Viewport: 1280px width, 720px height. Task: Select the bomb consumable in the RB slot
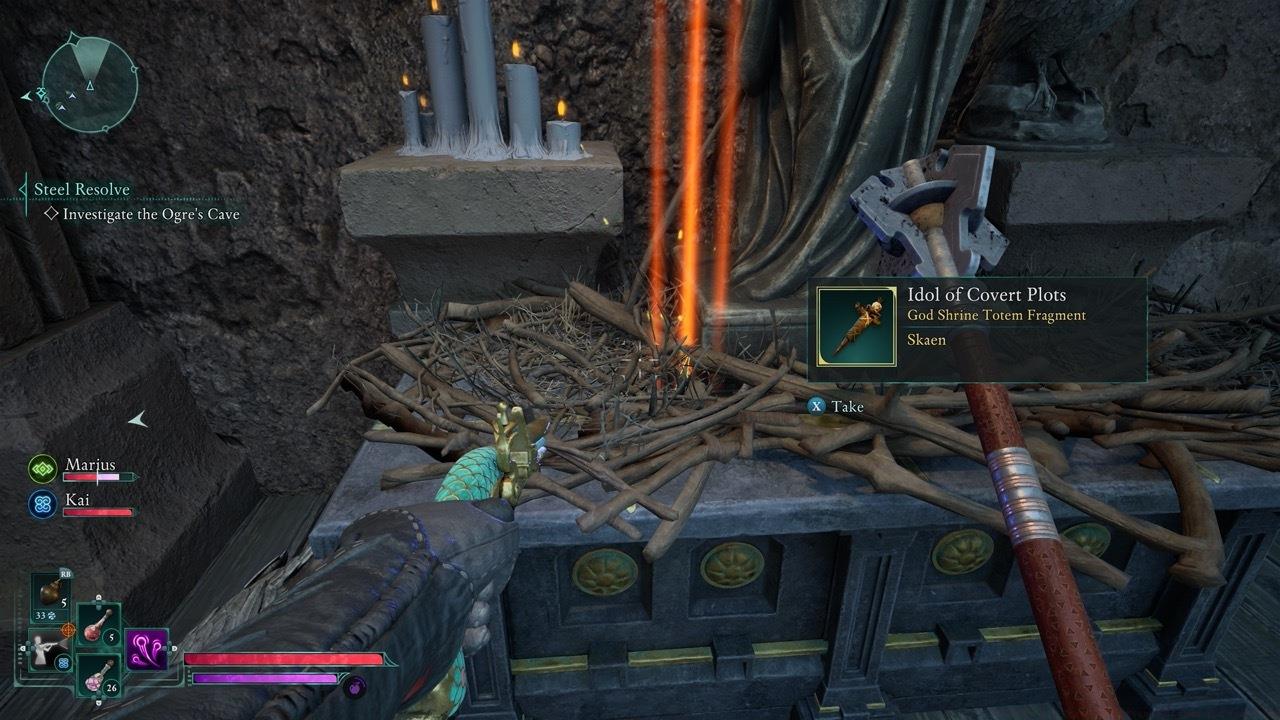tap(47, 591)
